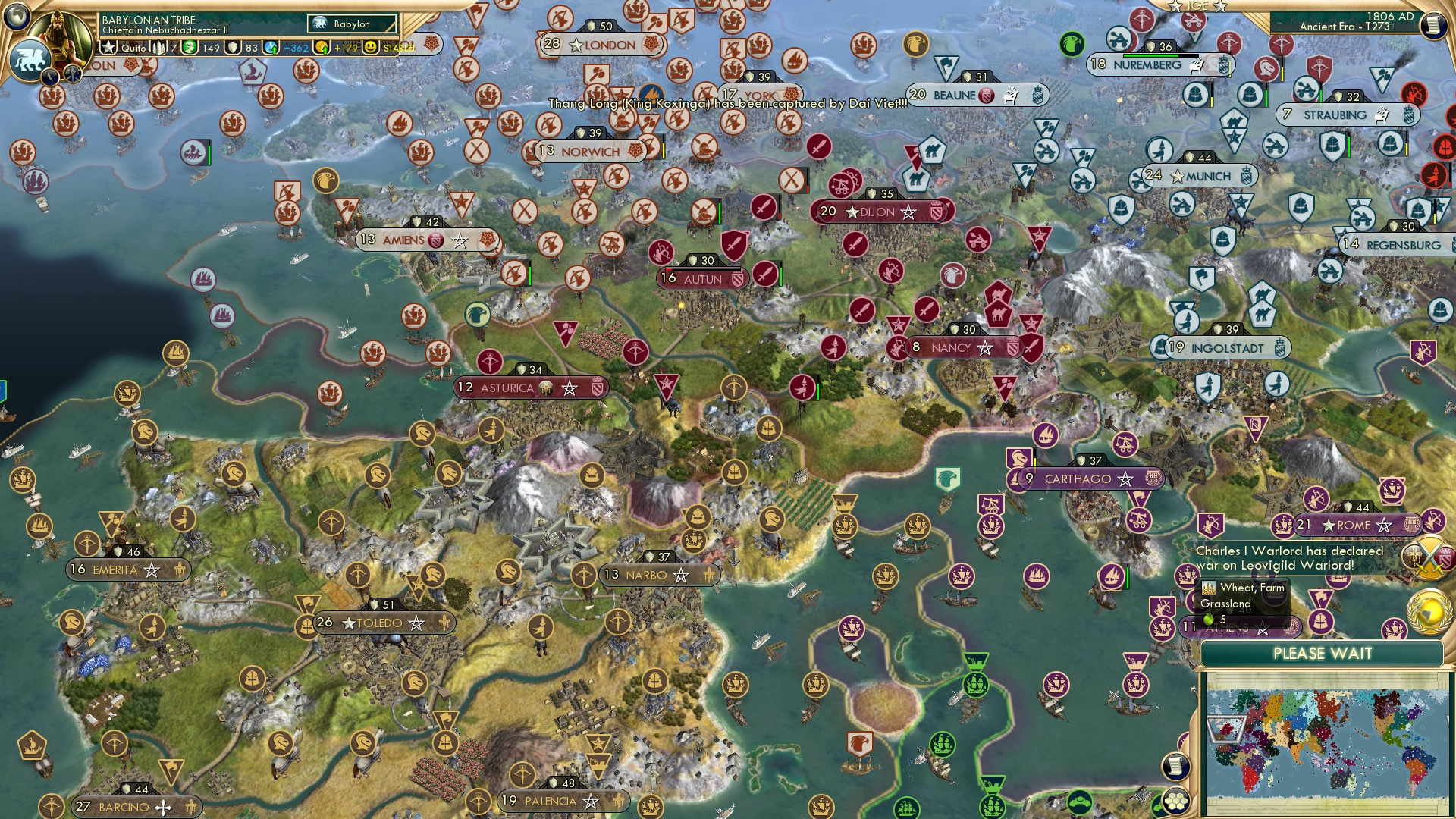Image resolution: width=1456 pixels, height=819 pixels.
Task: Select the purple trireme icon near Athens
Action: pos(1110,578)
